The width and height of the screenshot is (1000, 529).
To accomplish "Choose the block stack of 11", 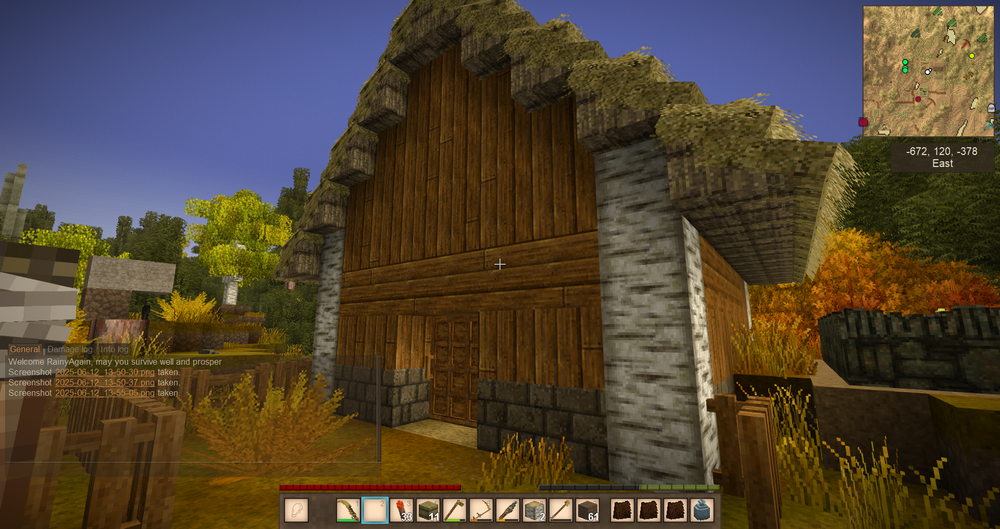I will coord(429,510).
